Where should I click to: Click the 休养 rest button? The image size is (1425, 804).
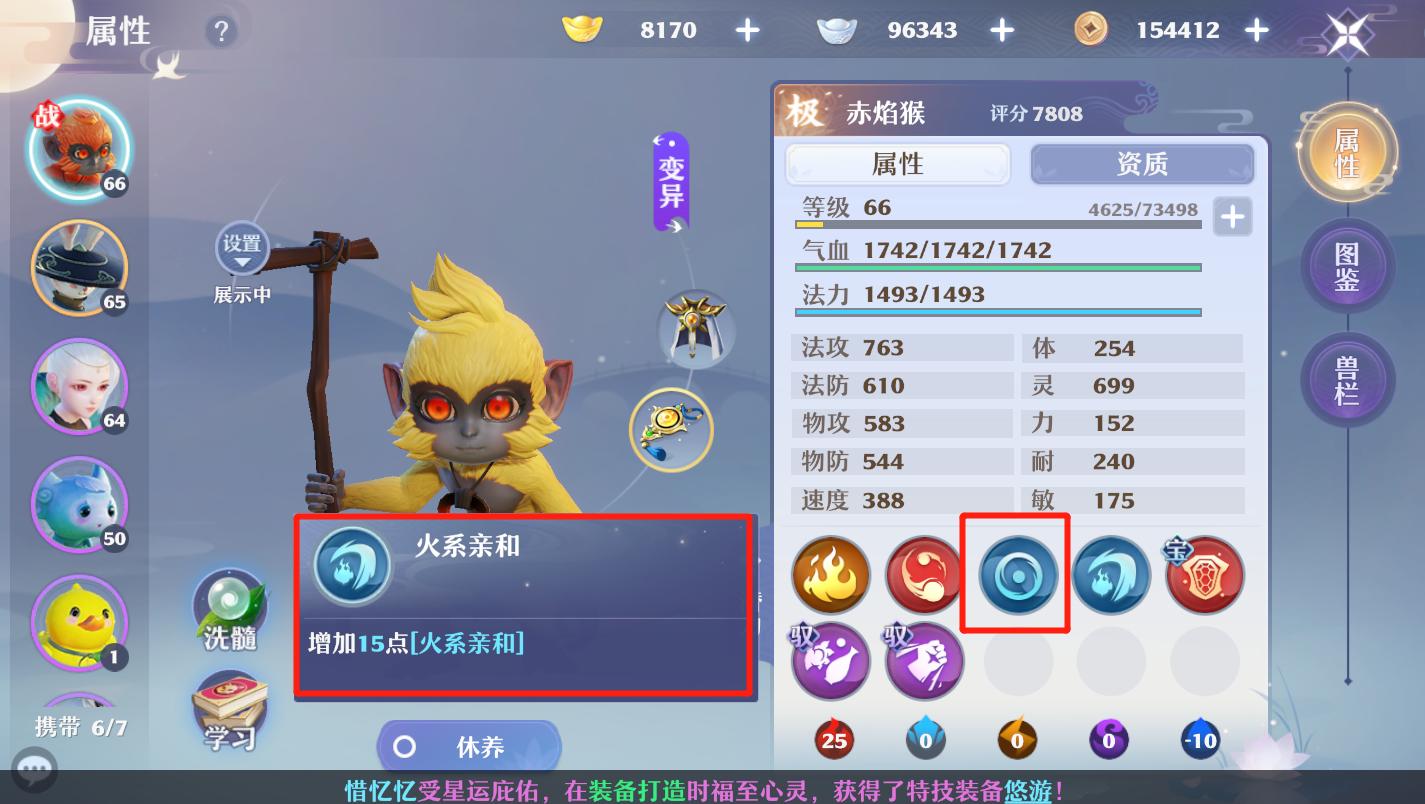[470, 746]
